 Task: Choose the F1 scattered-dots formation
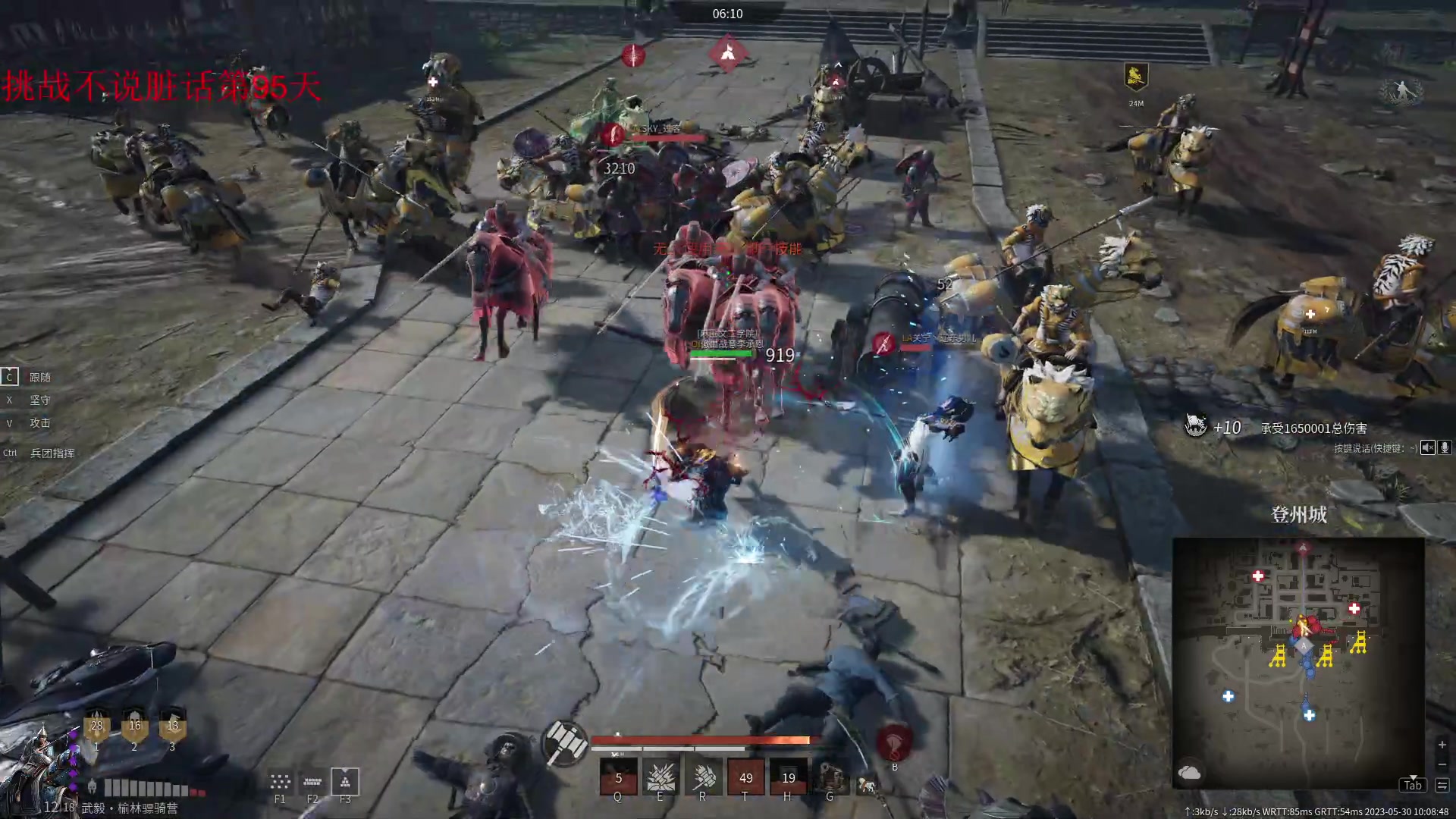(280, 781)
